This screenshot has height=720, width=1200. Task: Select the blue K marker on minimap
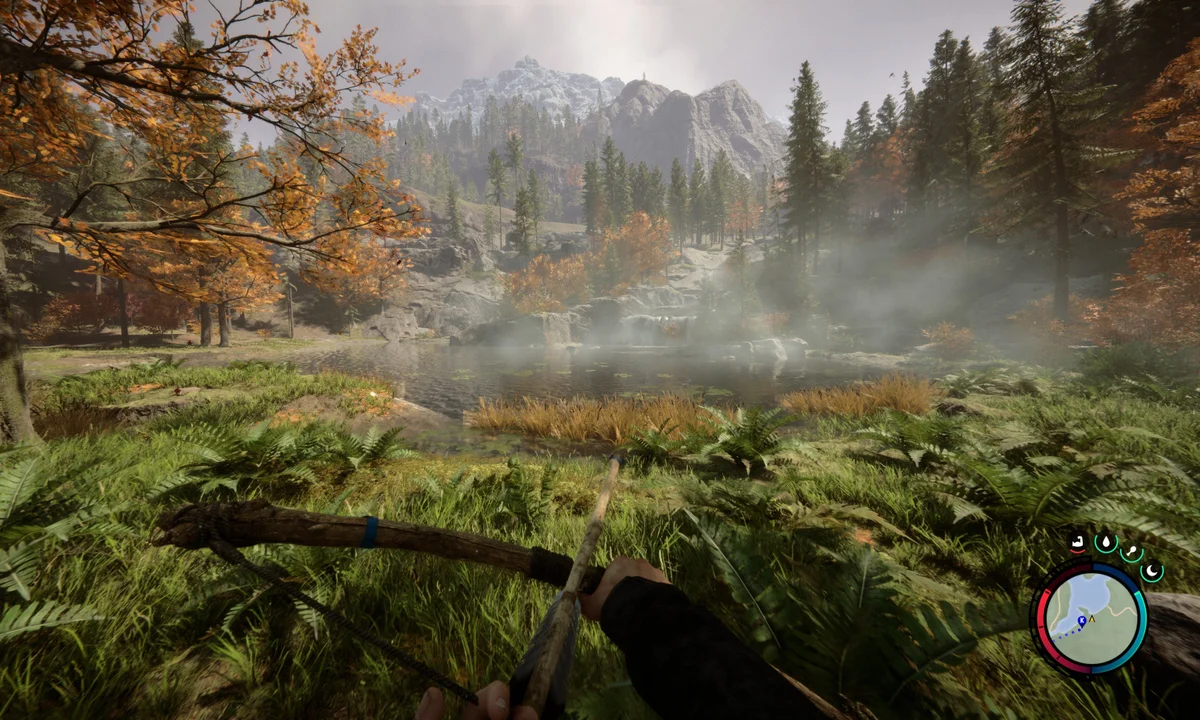[x=1082, y=621]
